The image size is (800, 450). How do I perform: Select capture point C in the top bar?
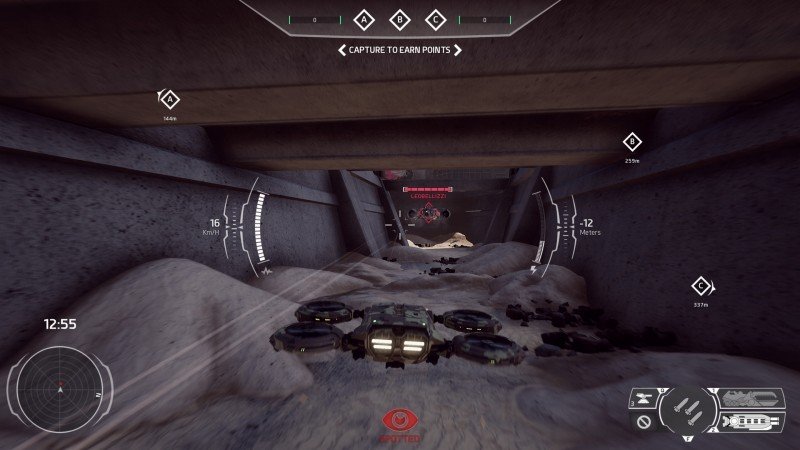[436, 19]
